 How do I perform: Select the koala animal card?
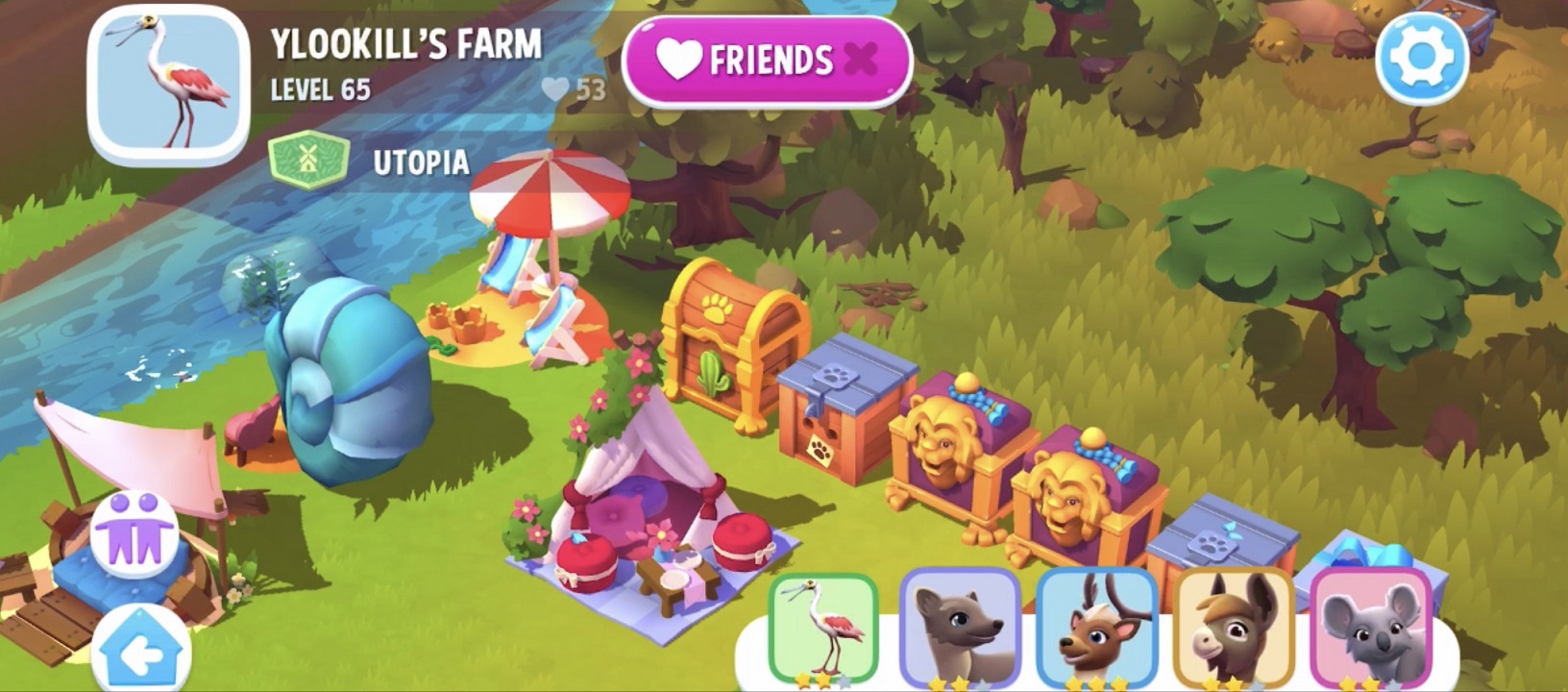click(1368, 627)
